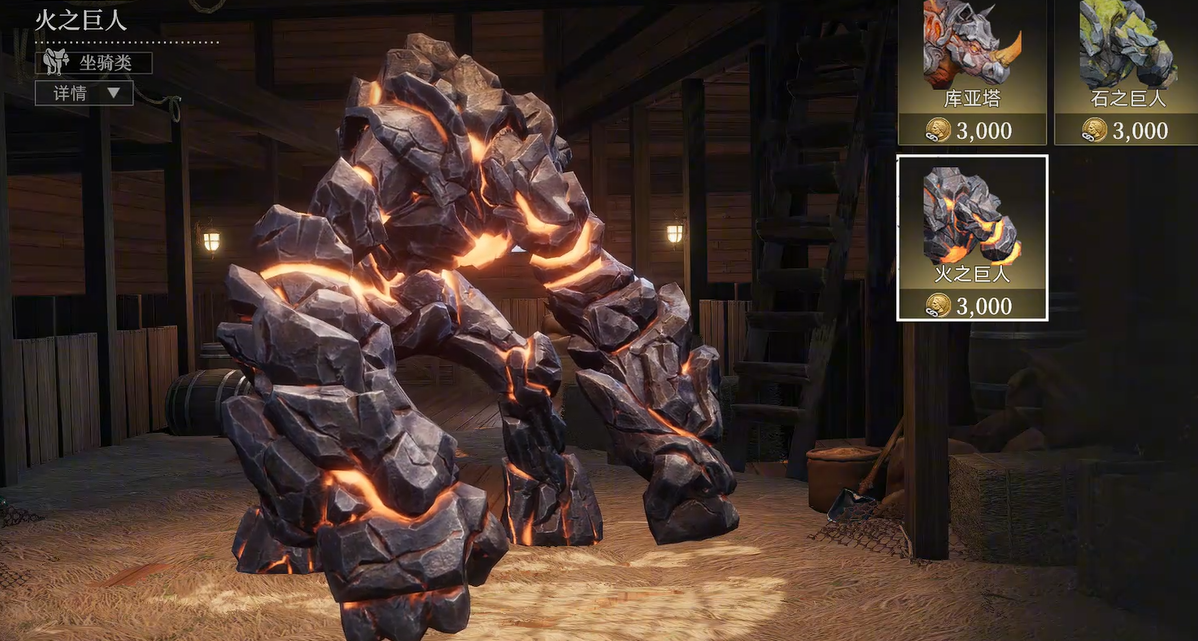1198x641 pixels.
Task: Expand the 详情 details dropdown
Action: coord(84,93)
